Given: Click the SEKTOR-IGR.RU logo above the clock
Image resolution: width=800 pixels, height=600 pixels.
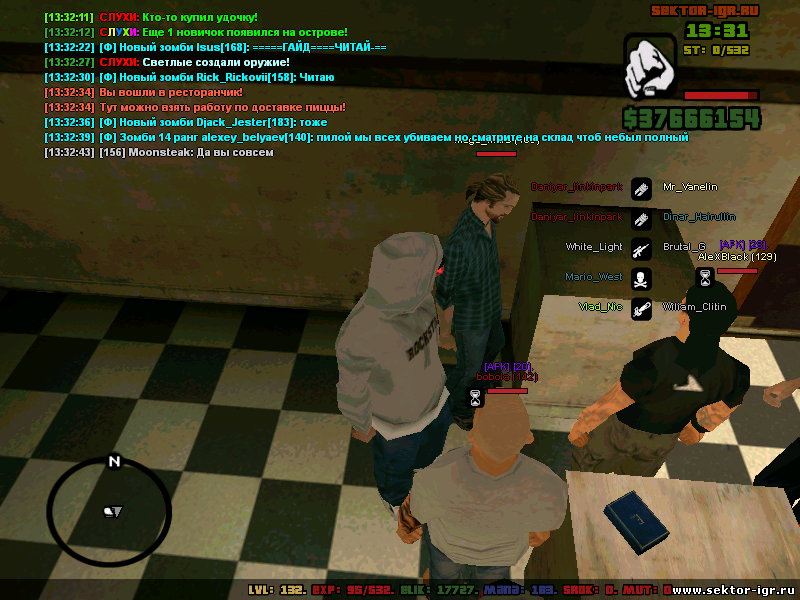Looking at the screenshot, I should coord(705,11).
